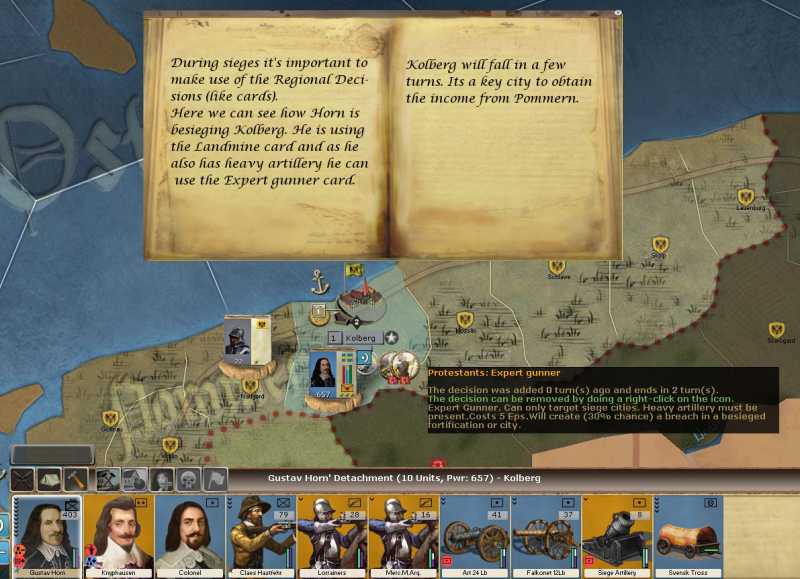Click the Expert gunner decision icon
The height and width of the screenshot is (579, 800).
click(x=406, y=362)
